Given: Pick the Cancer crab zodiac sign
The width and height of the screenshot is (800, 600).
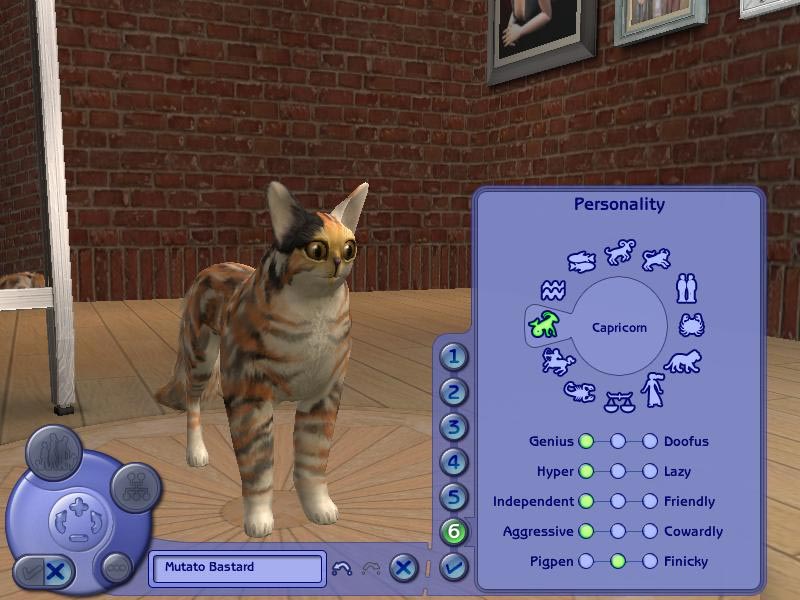Looking at the screenshot, I should [x=691, y=325].
